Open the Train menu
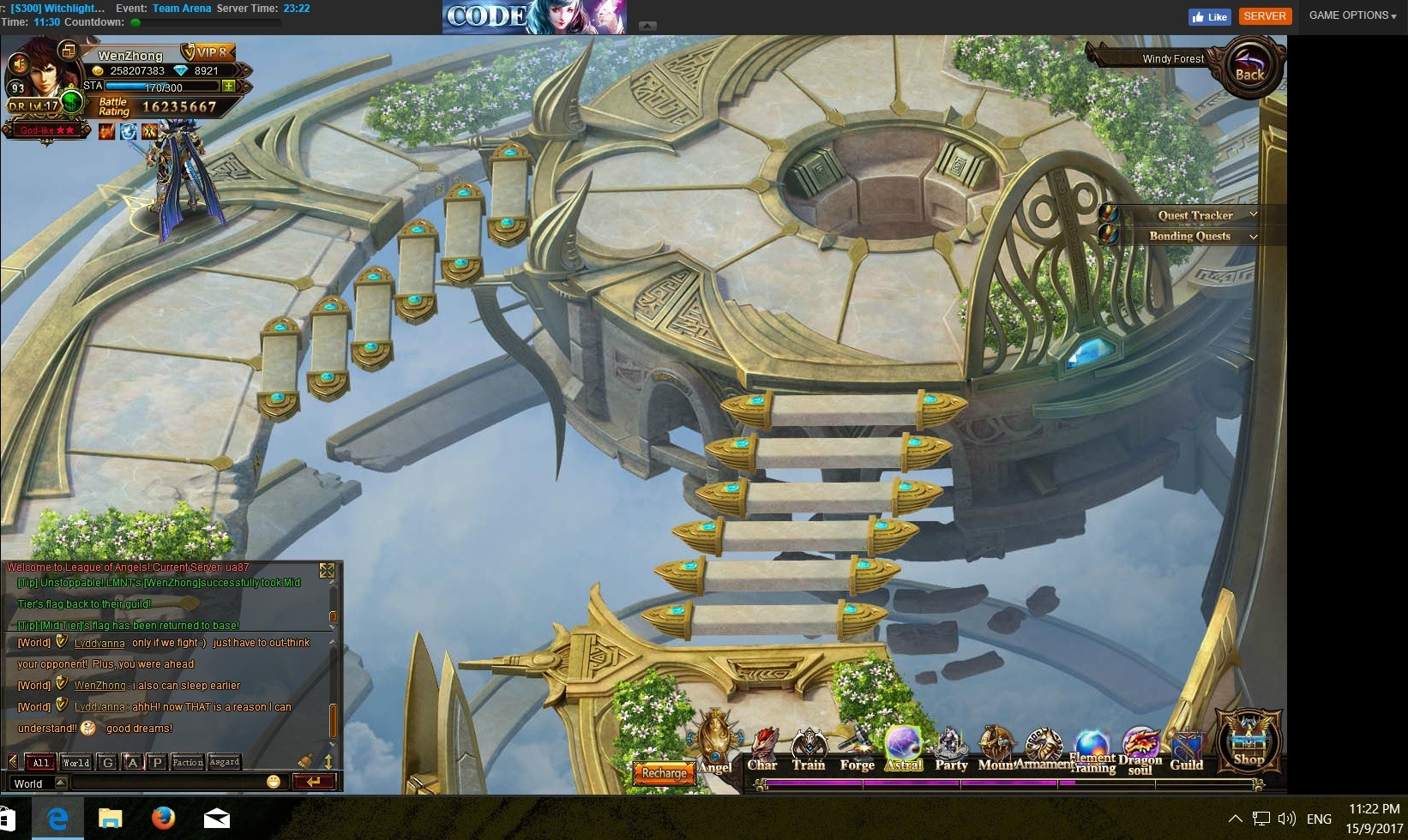Screen dimensions: 1408x840 pyautogui.click(x=809, y=750)
